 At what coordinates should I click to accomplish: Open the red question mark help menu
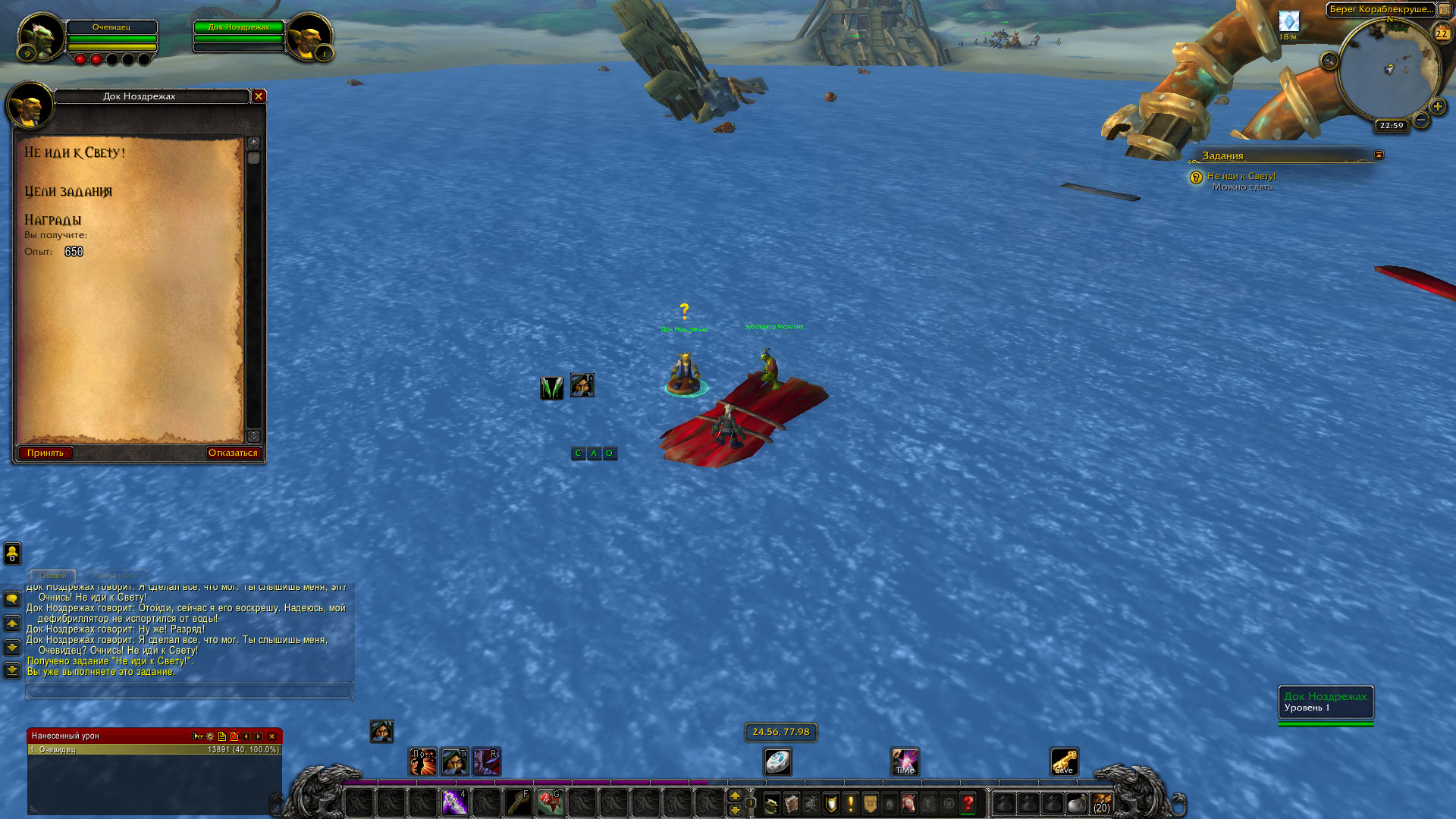click(x=968, y=803)
